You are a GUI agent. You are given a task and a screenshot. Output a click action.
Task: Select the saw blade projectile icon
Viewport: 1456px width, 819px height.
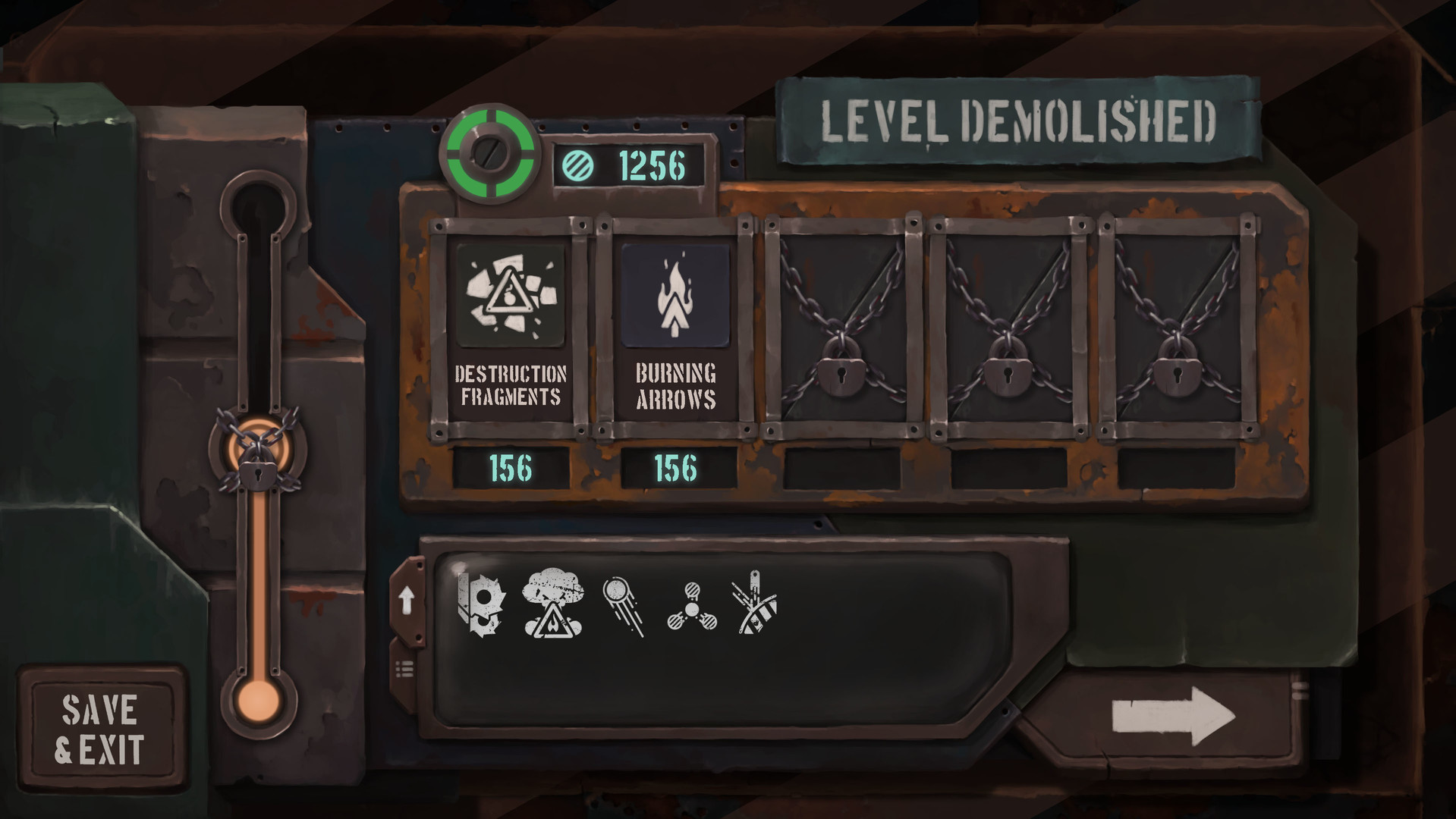478,603
